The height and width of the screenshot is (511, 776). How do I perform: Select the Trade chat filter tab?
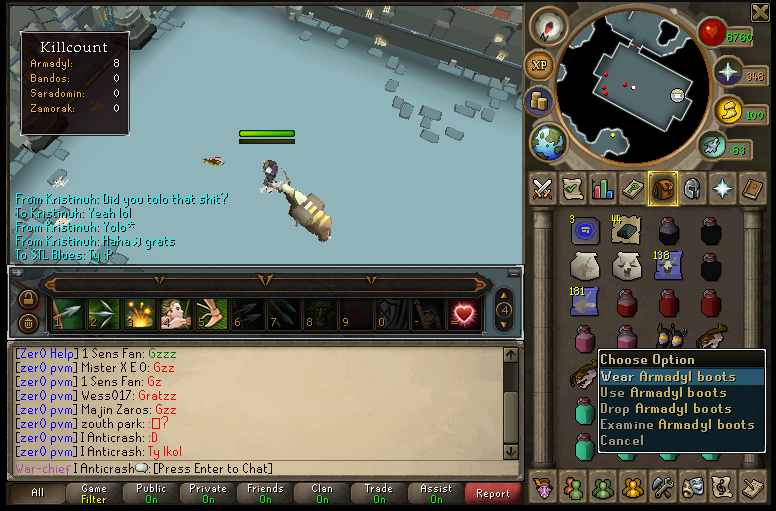pos(379,493)
